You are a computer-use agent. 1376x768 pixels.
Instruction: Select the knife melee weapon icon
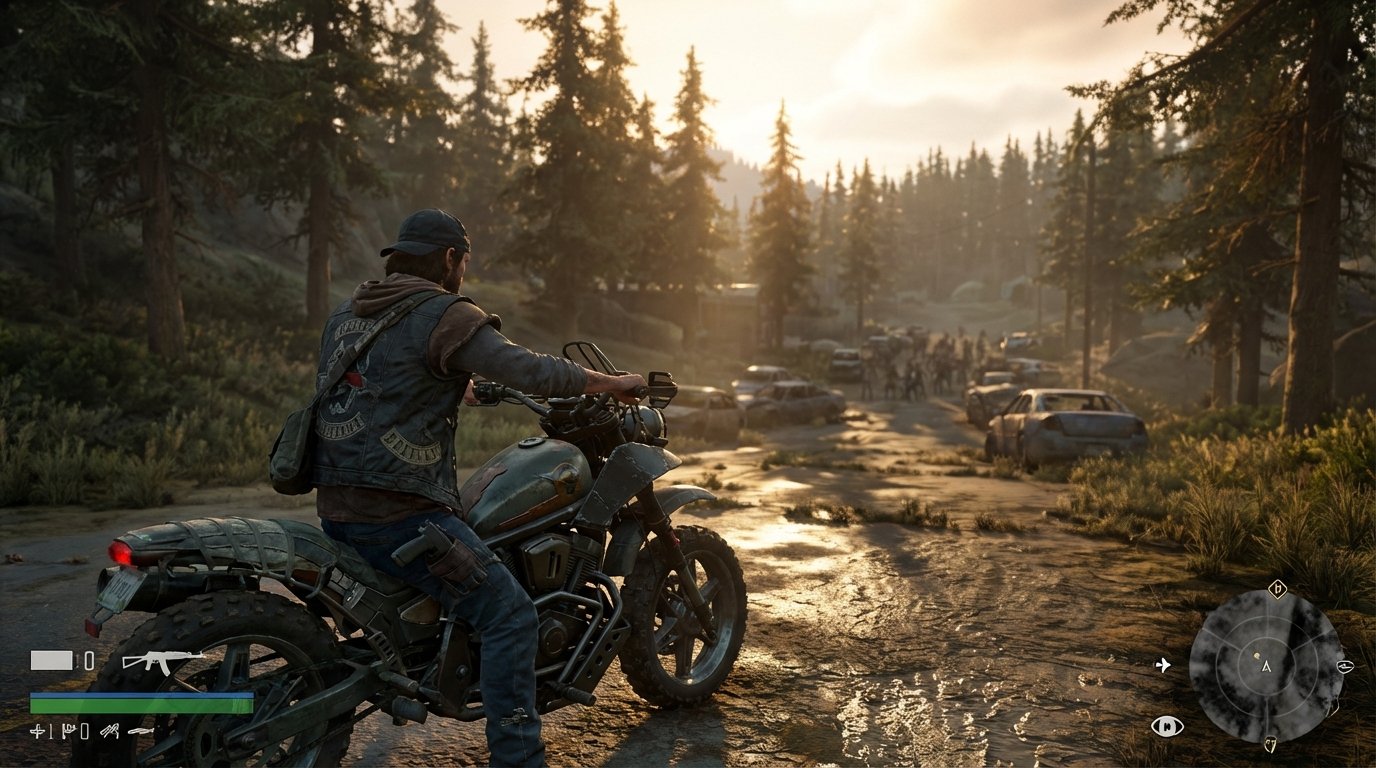tap(141, 731)
